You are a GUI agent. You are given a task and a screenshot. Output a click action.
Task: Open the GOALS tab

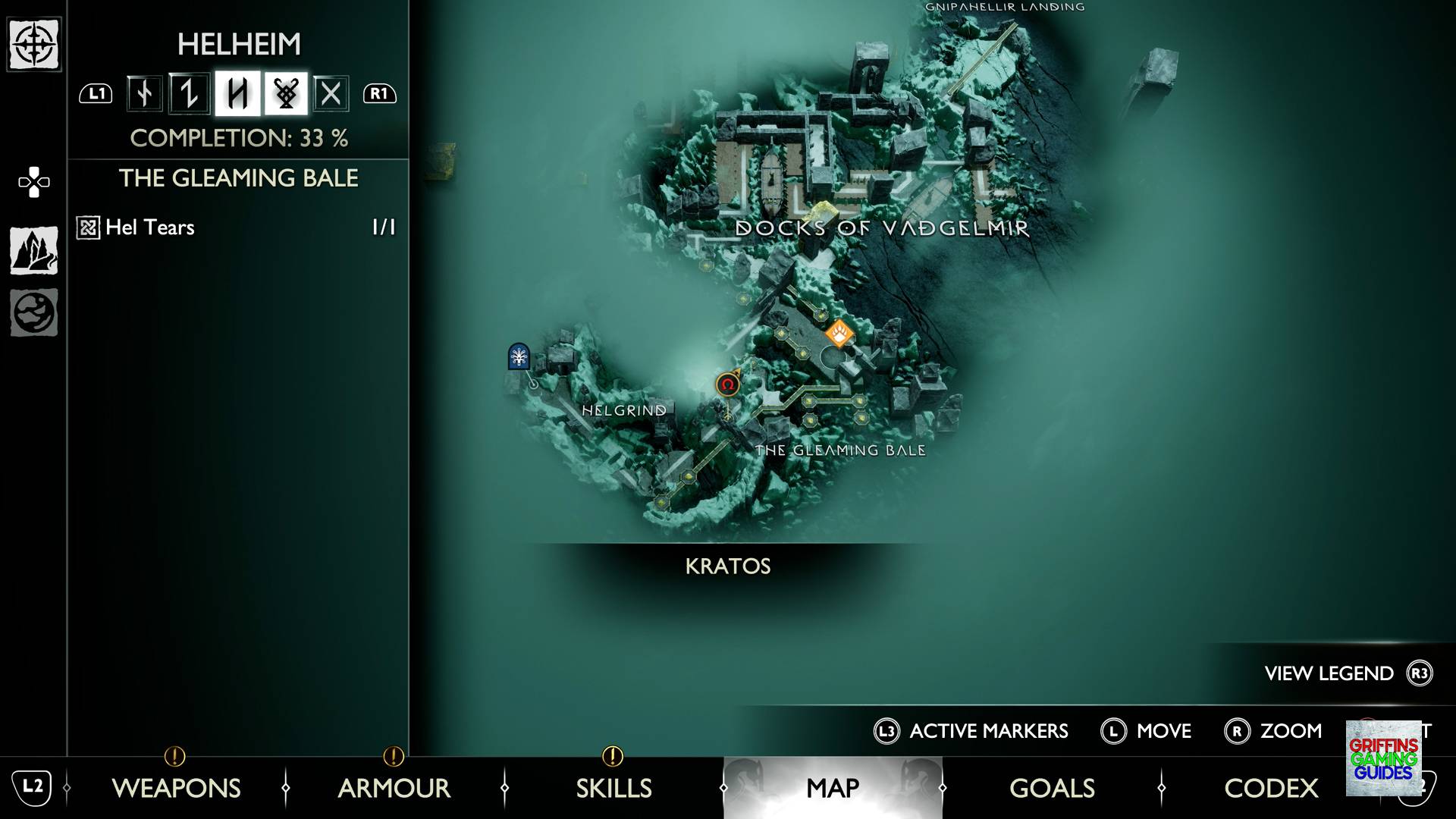click(x=1051, y=789)
